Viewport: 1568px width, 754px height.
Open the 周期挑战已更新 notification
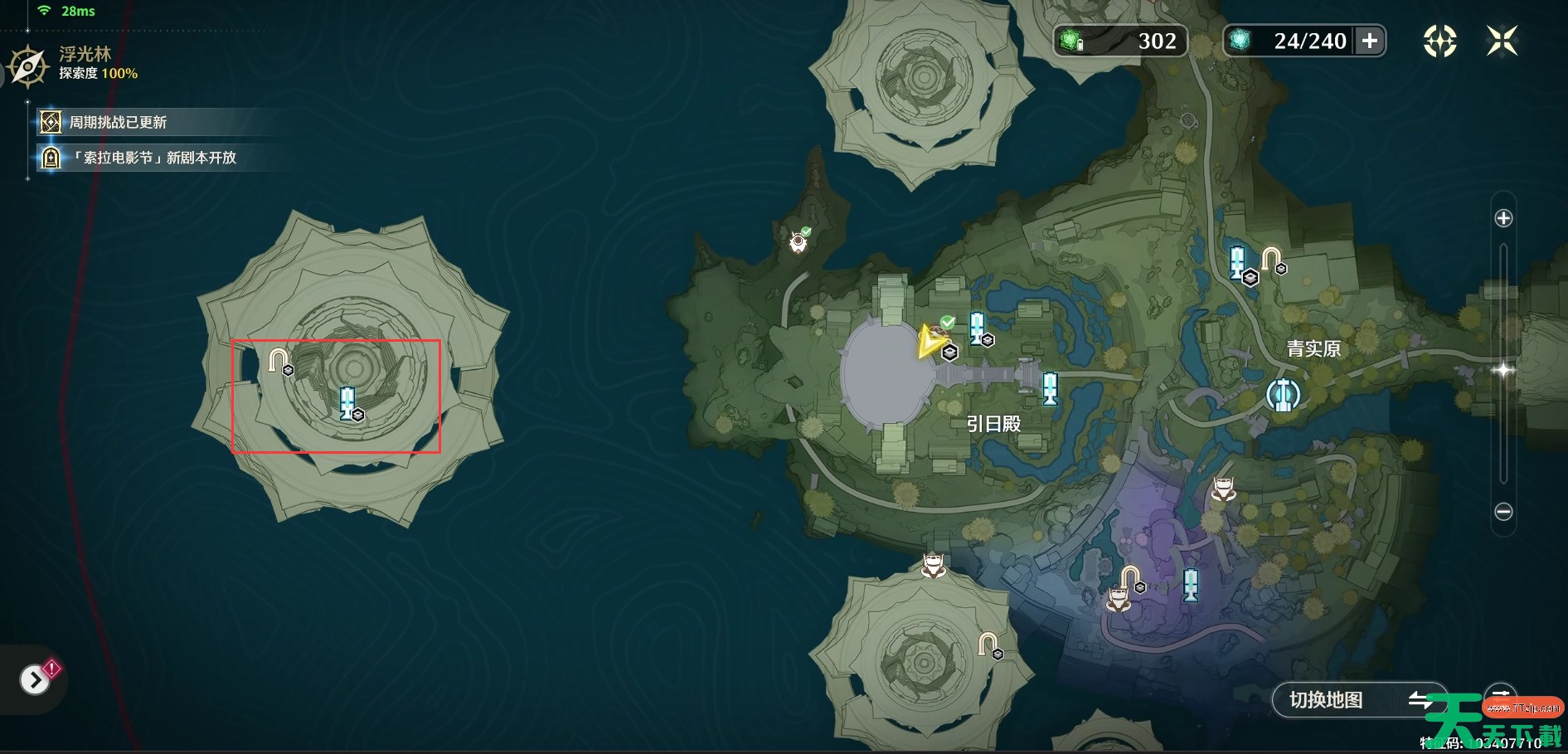118,123
